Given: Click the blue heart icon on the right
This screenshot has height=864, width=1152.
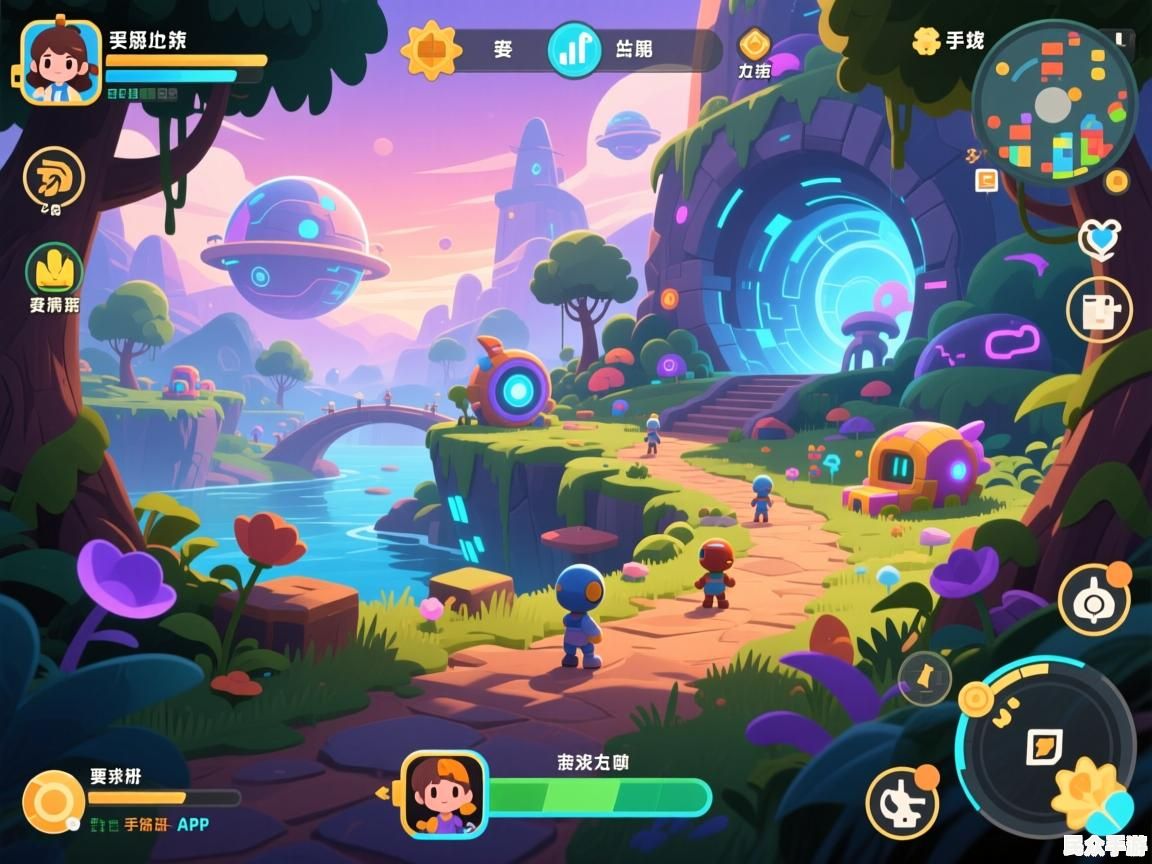Looking at the screenshot, I should [1098, 238].
